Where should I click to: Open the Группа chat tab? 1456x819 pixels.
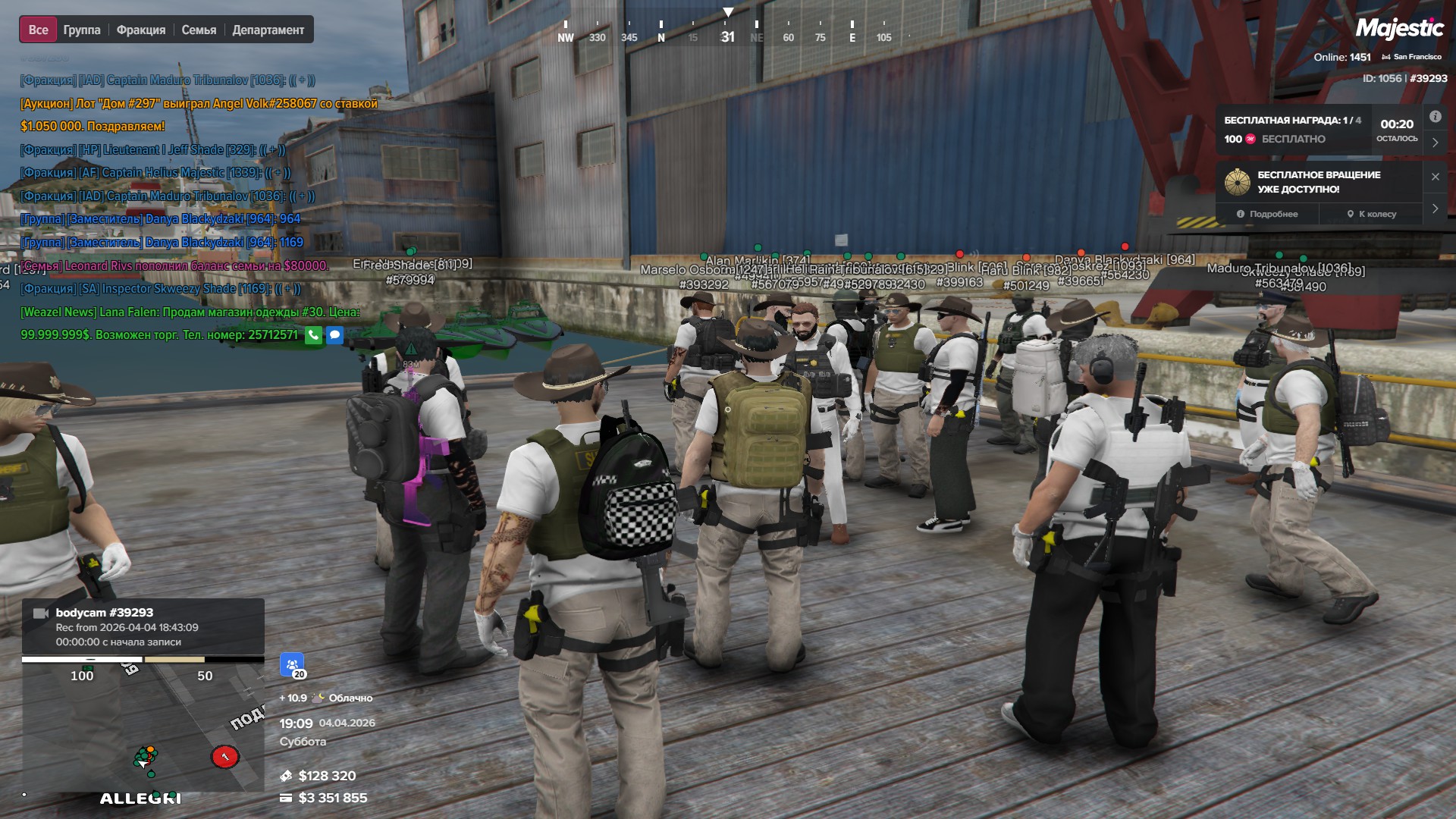click(x=82, y=30)
